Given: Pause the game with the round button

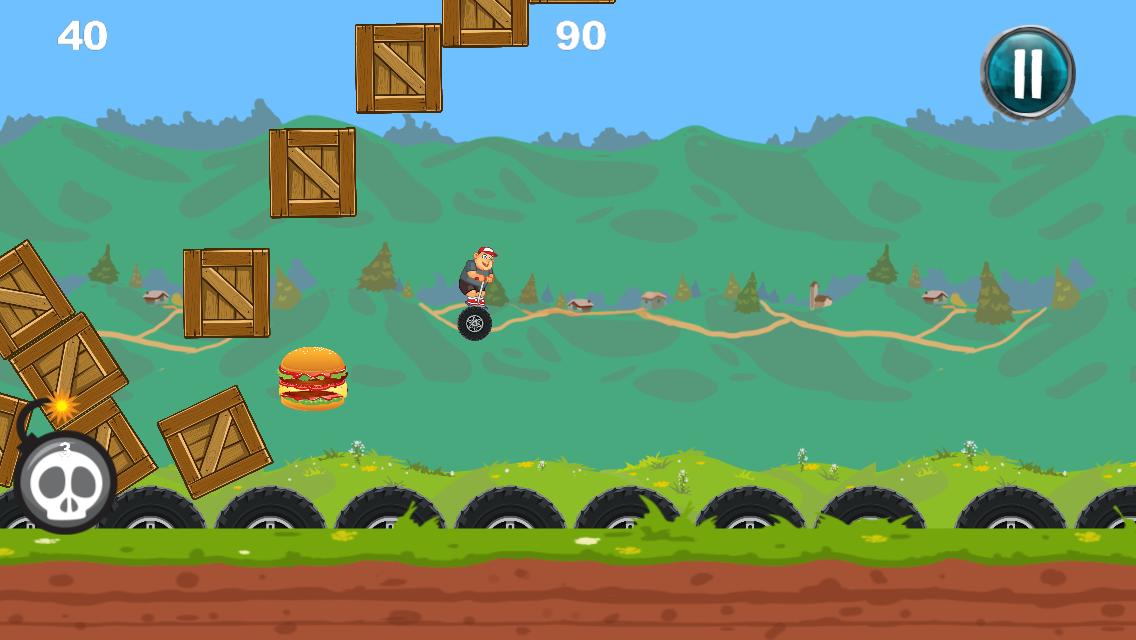Looking at the screenshot, I should pyautogui.click(x=1027, y=72).
